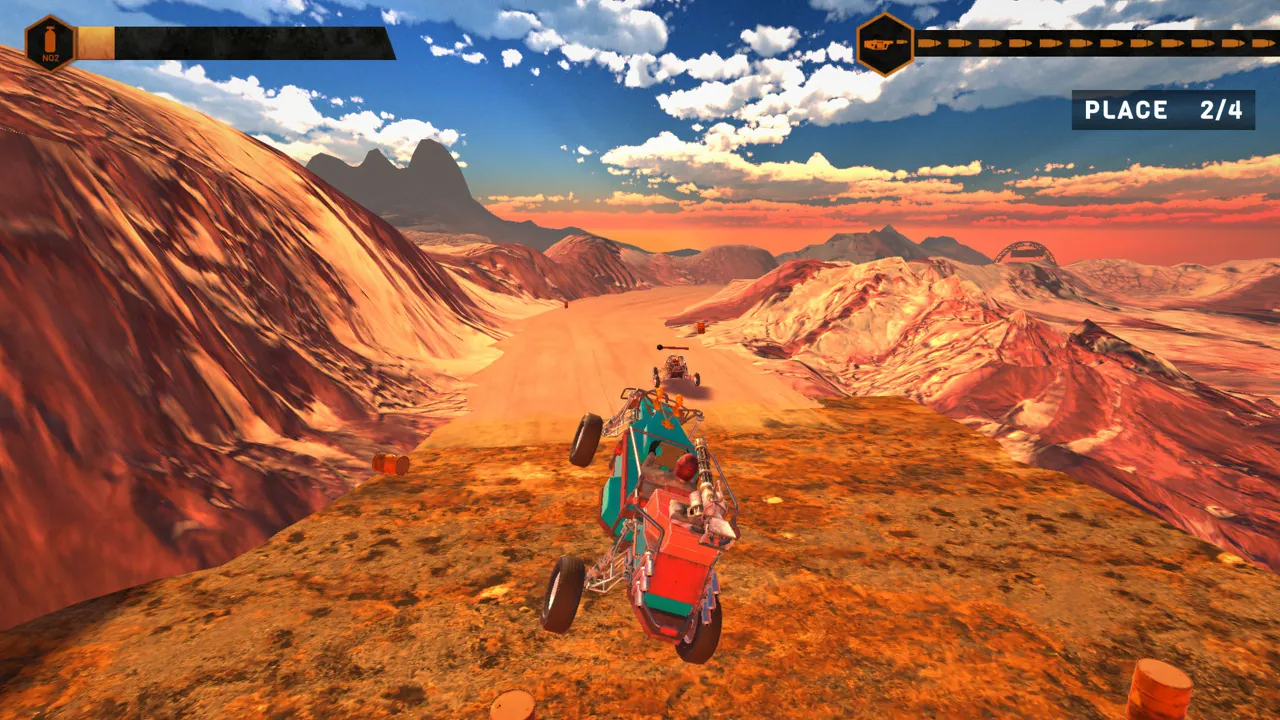Screen dimensions: 1280x720
Task: Select the machine gun weapon icon
Action: [880, 43]
